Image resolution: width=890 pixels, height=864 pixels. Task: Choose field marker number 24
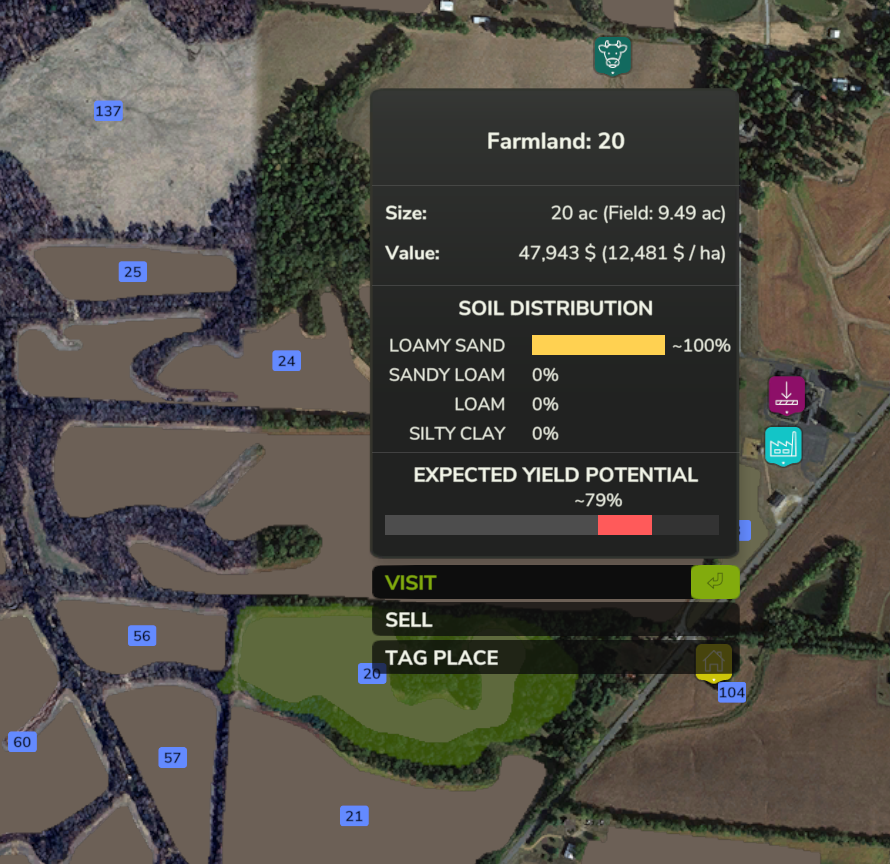[x=287, y=361]
